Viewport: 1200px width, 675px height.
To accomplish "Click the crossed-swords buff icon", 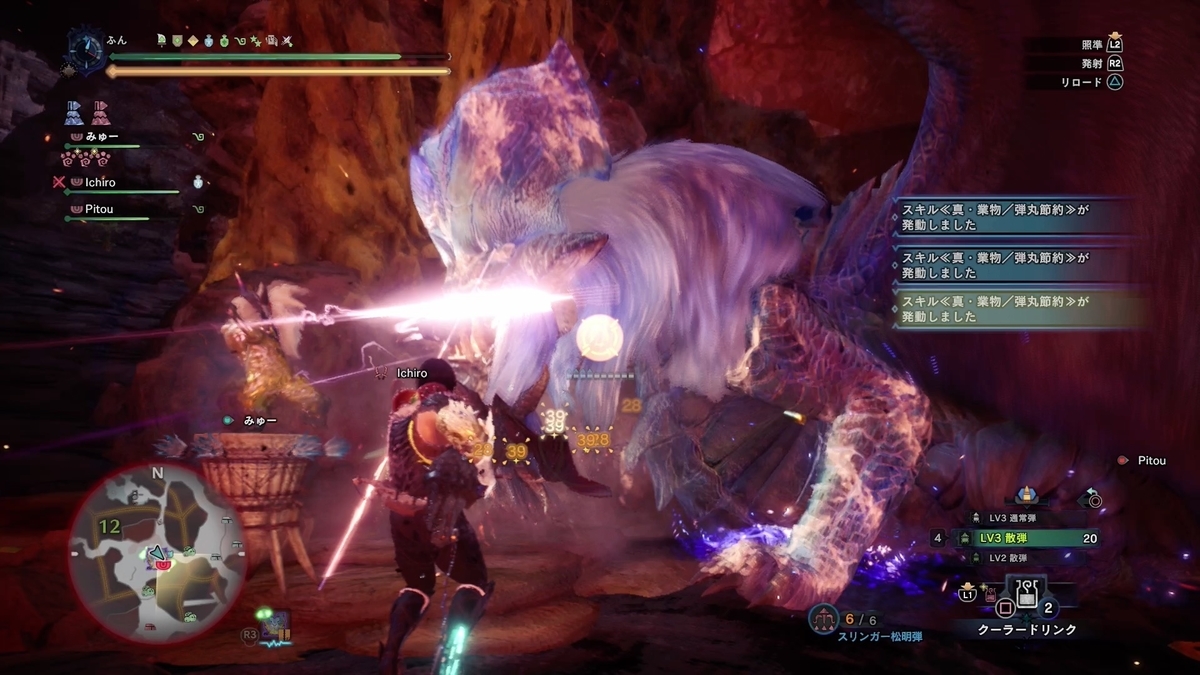I will pyautogui.click(x=287, y=41).
